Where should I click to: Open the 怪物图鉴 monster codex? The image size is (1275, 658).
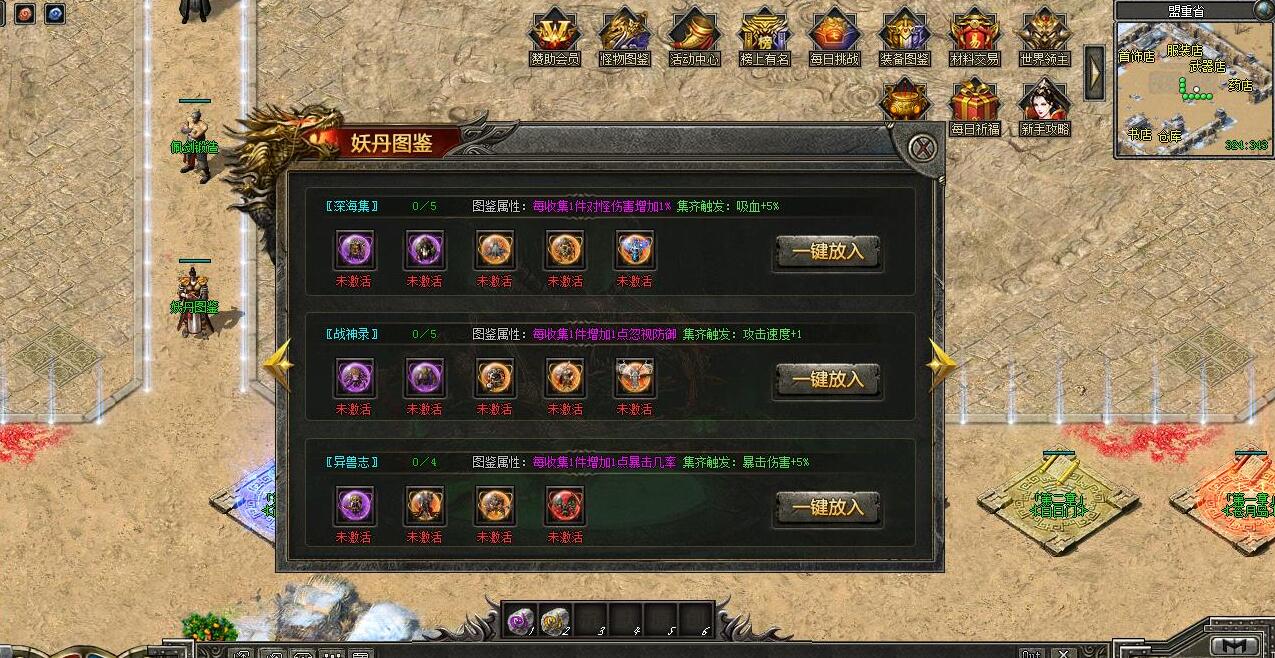point(625,36)
